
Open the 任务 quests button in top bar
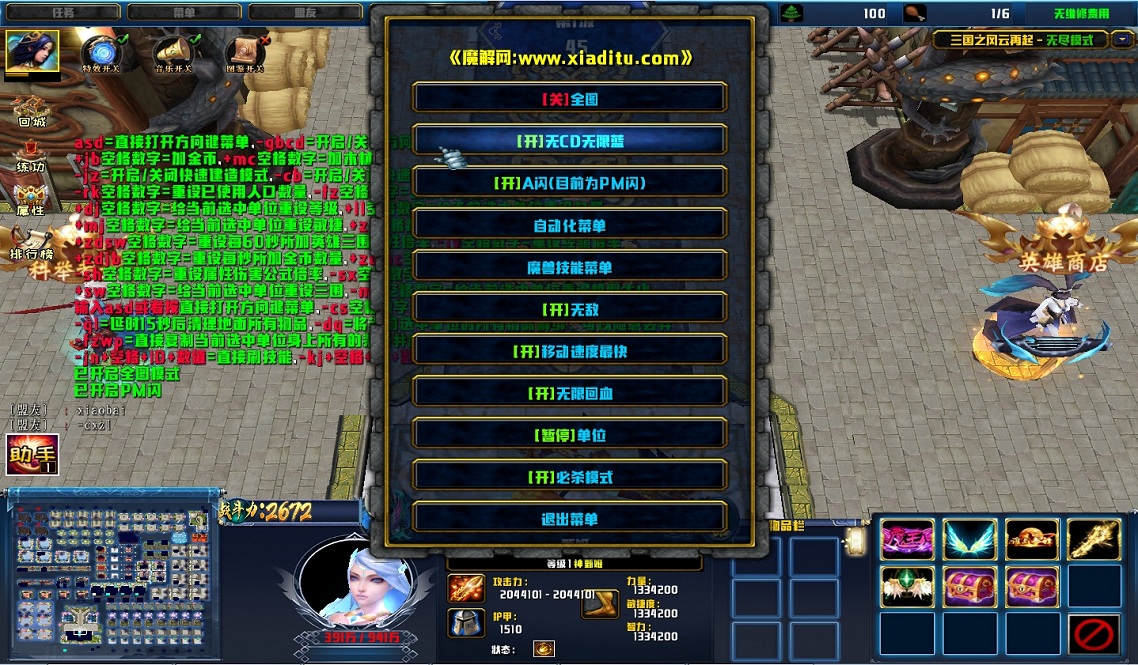point(63,13)
